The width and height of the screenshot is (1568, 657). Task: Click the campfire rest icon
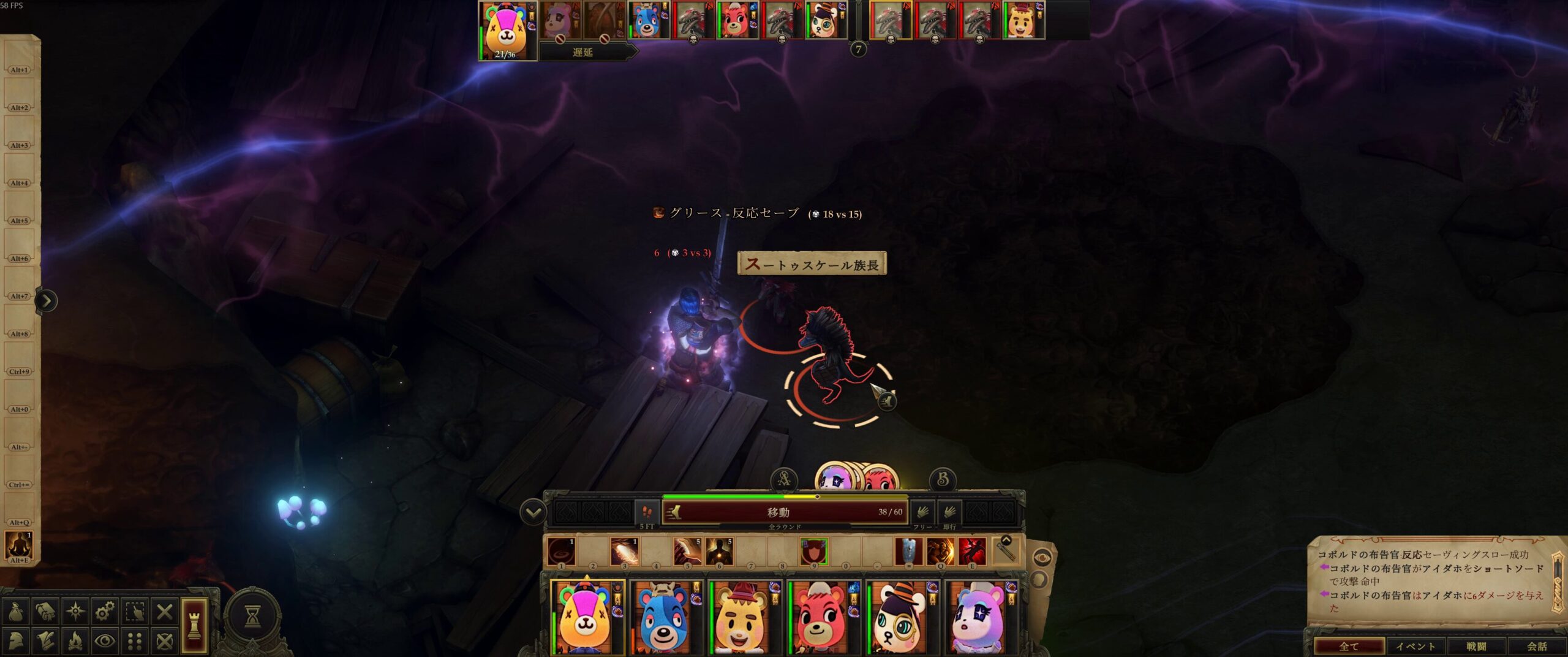(75, 641)
